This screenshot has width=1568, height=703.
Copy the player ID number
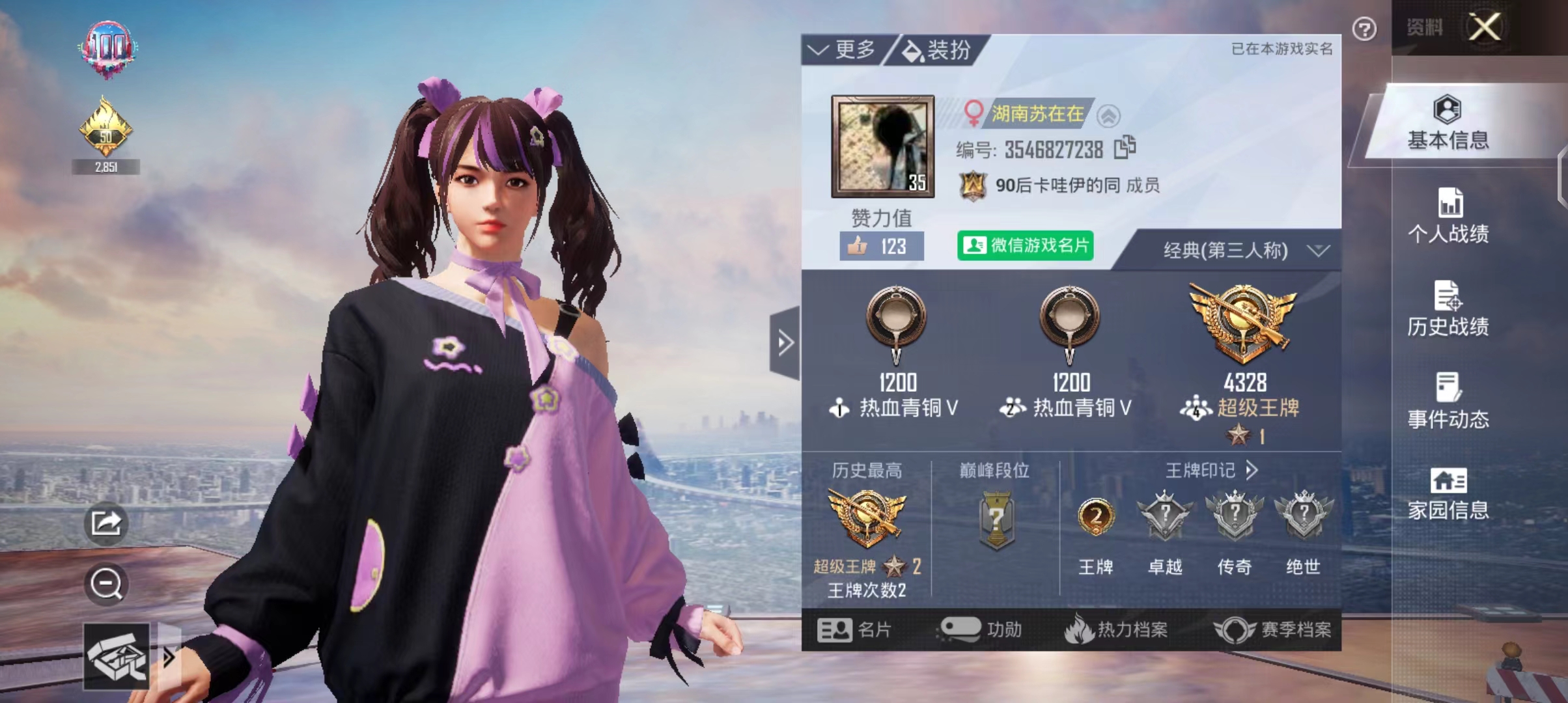coord(1125,148)
